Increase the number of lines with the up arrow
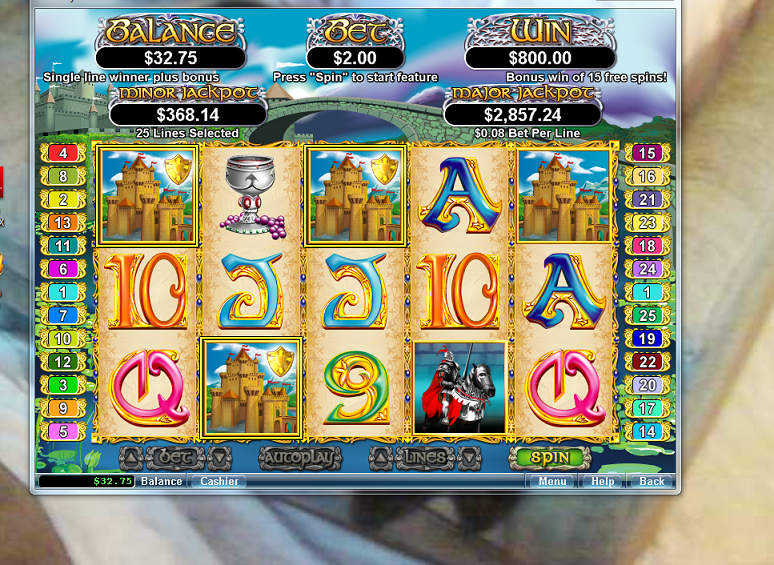This screenshot has width=774, height=565. (x=381, y=458)
